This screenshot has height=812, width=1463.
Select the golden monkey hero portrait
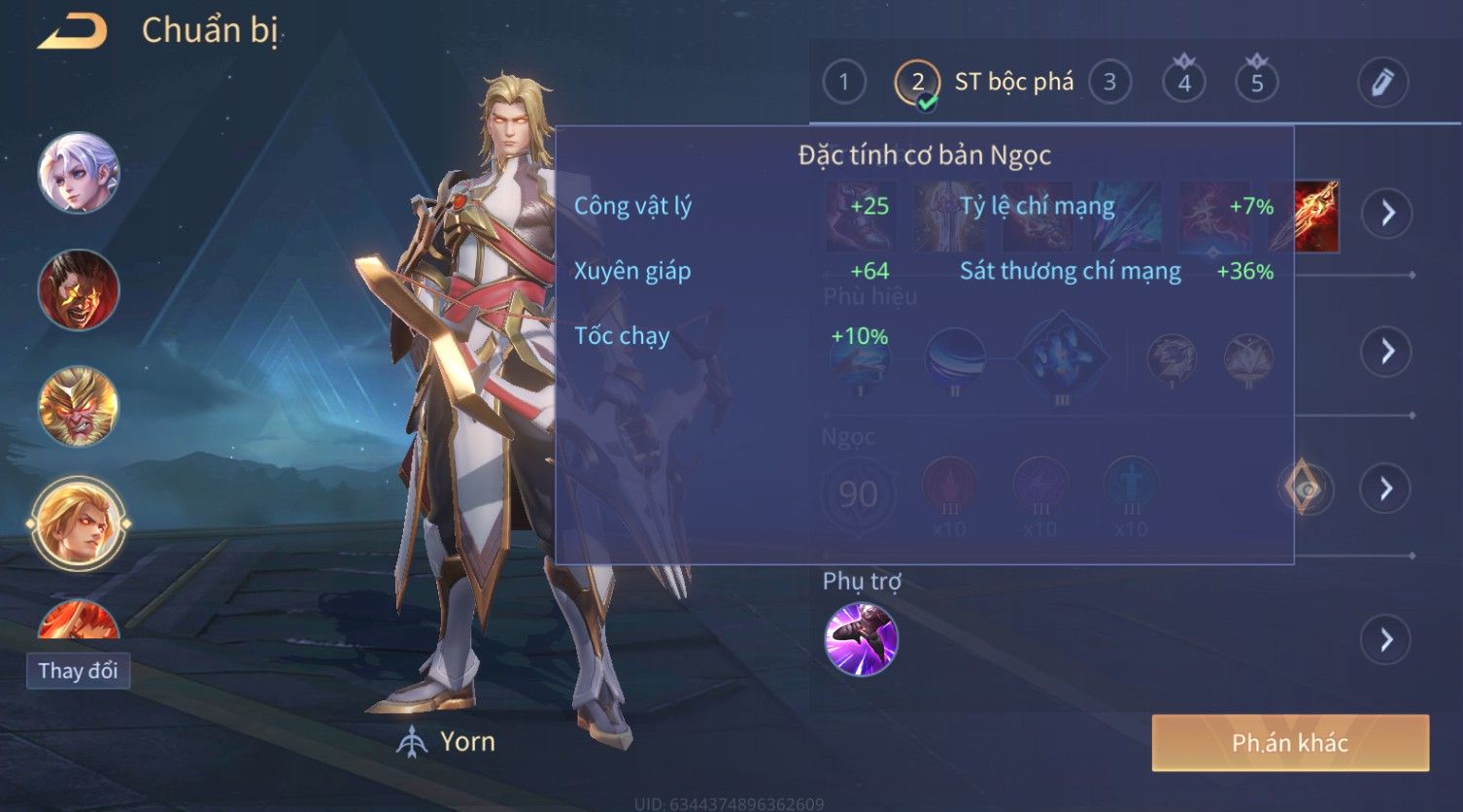click(x=78, y=406)
